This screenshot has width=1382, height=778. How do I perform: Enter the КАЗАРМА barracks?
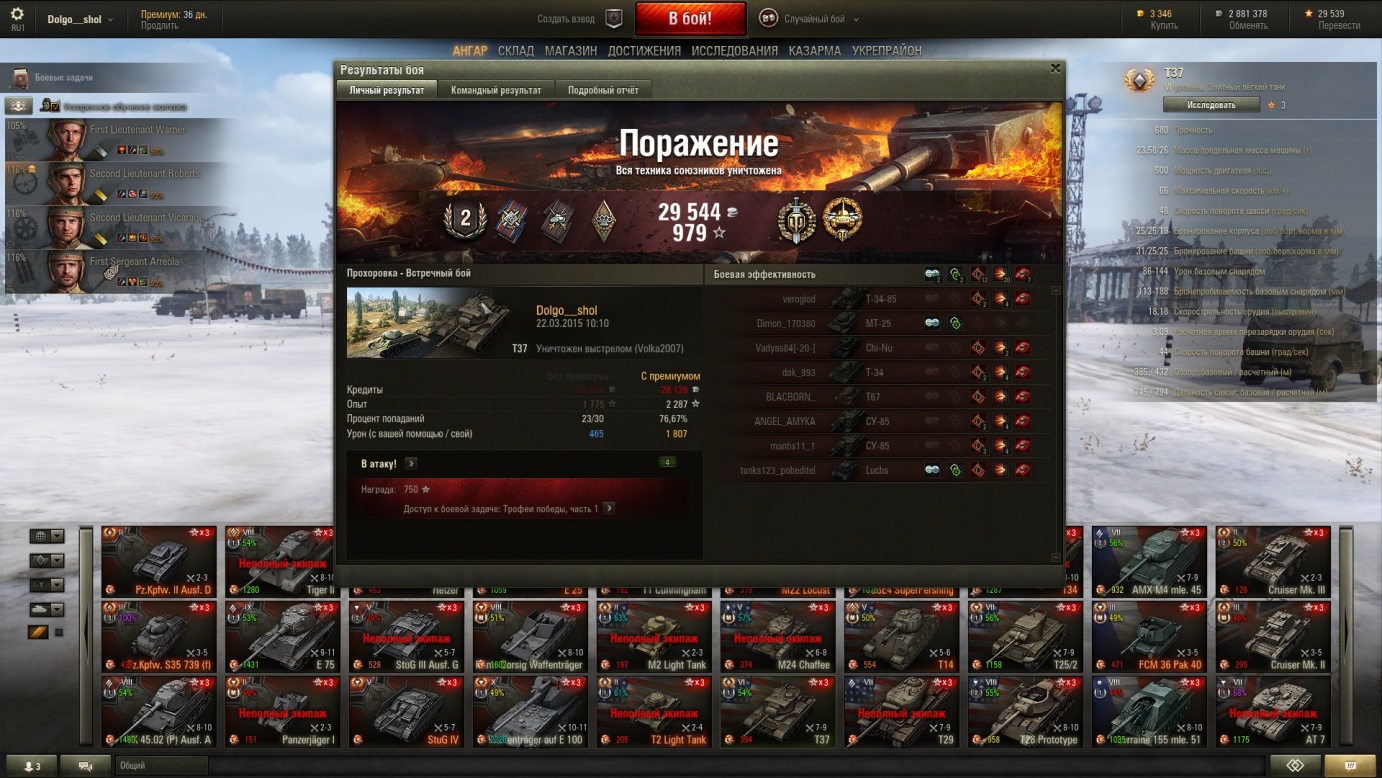click(814, 51)
